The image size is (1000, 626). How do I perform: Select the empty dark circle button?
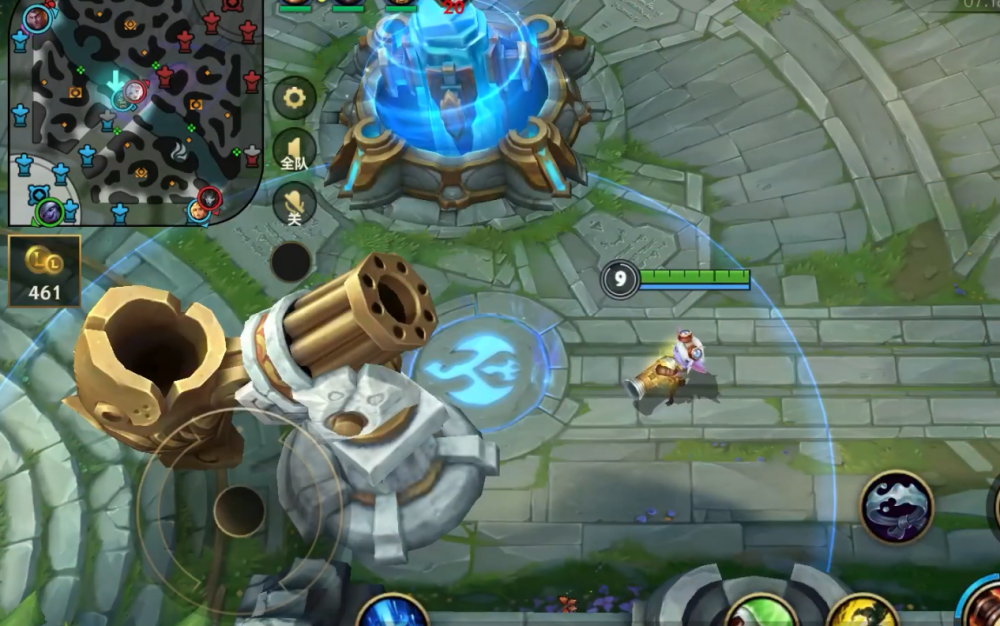click(x=291, y=261)
